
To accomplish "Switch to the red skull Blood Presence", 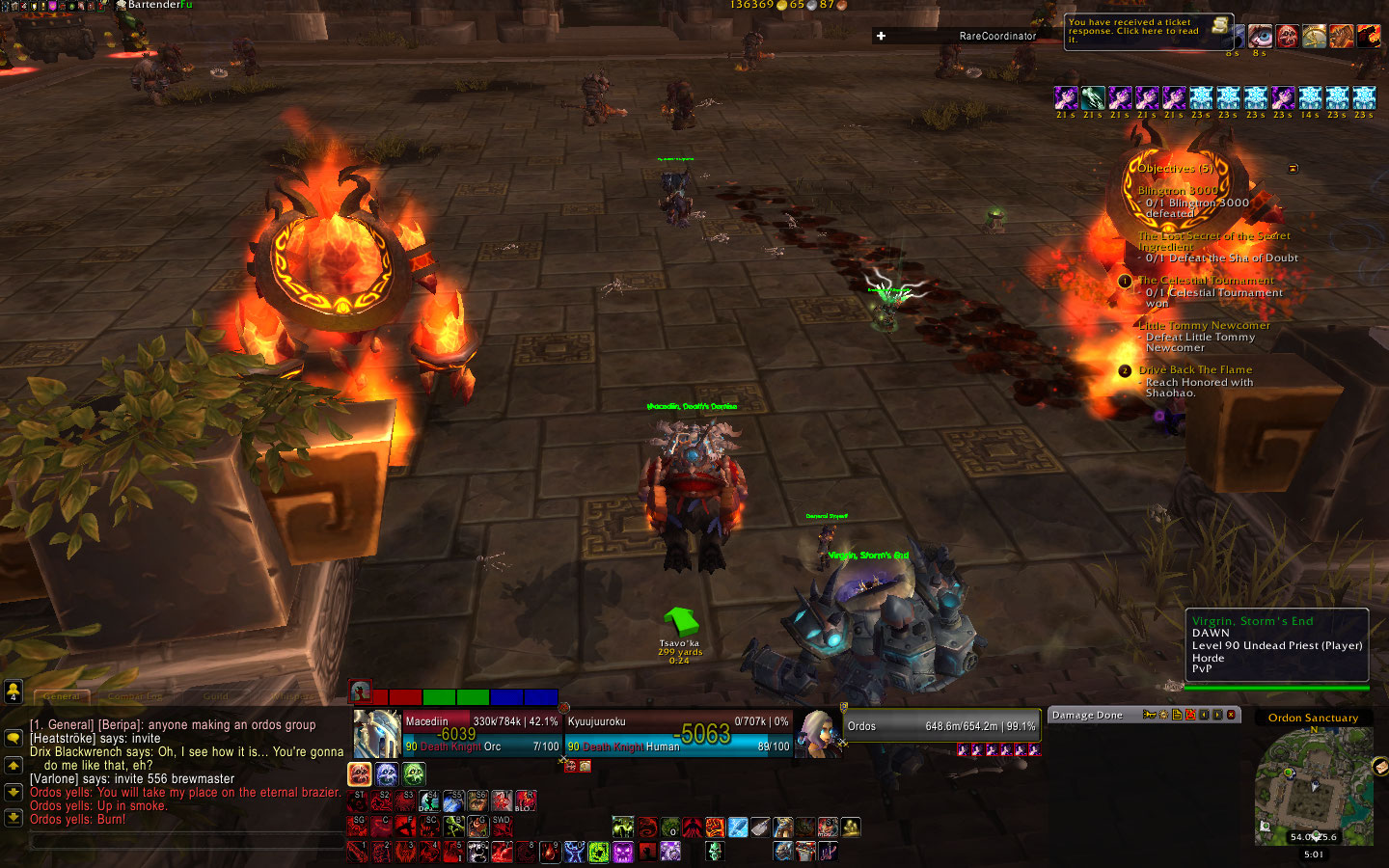I will [360, 773].
